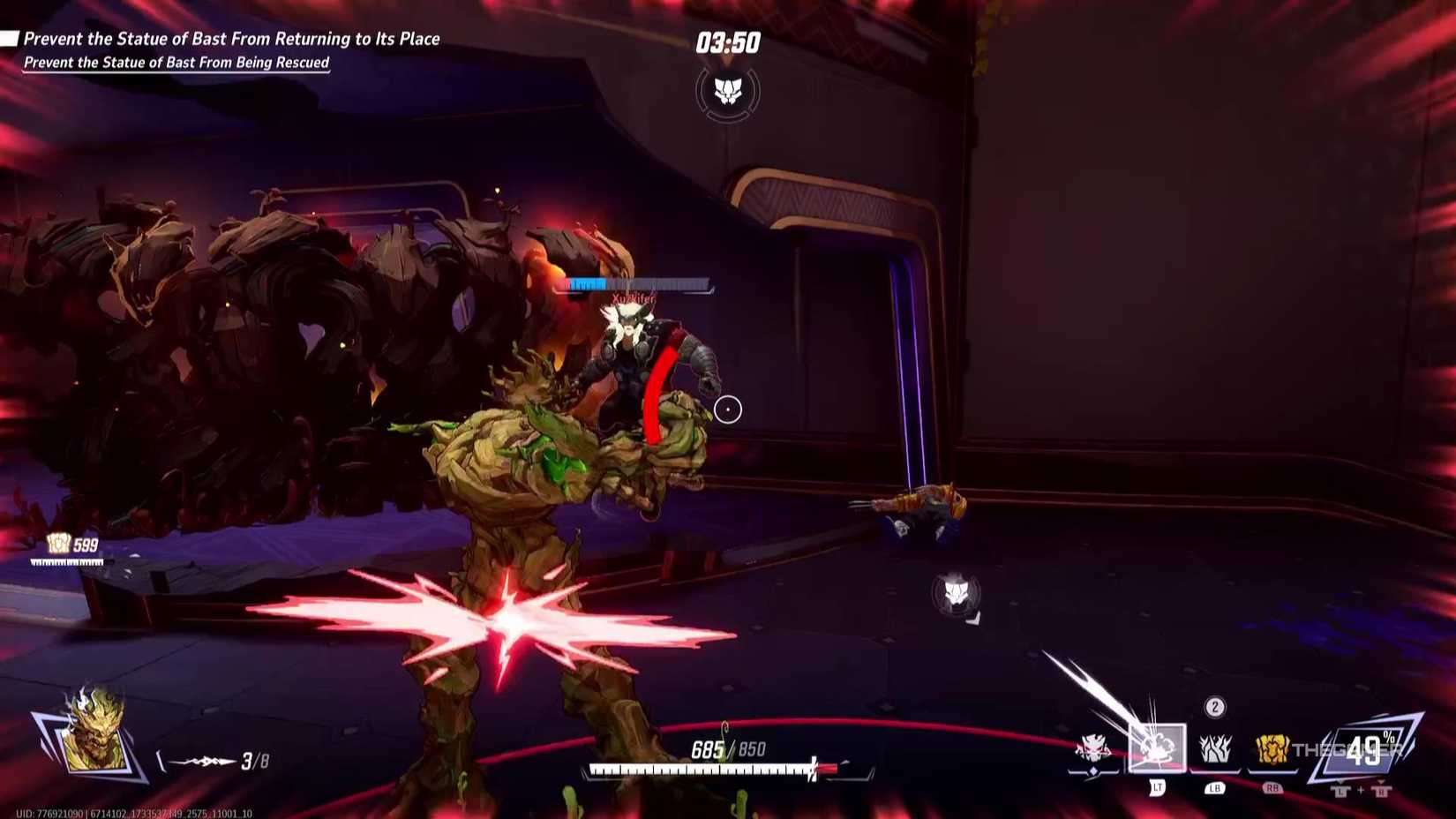Click the crosshair reticle at screen center
Screen dimensions: 1456x819
tap(727, 409)
